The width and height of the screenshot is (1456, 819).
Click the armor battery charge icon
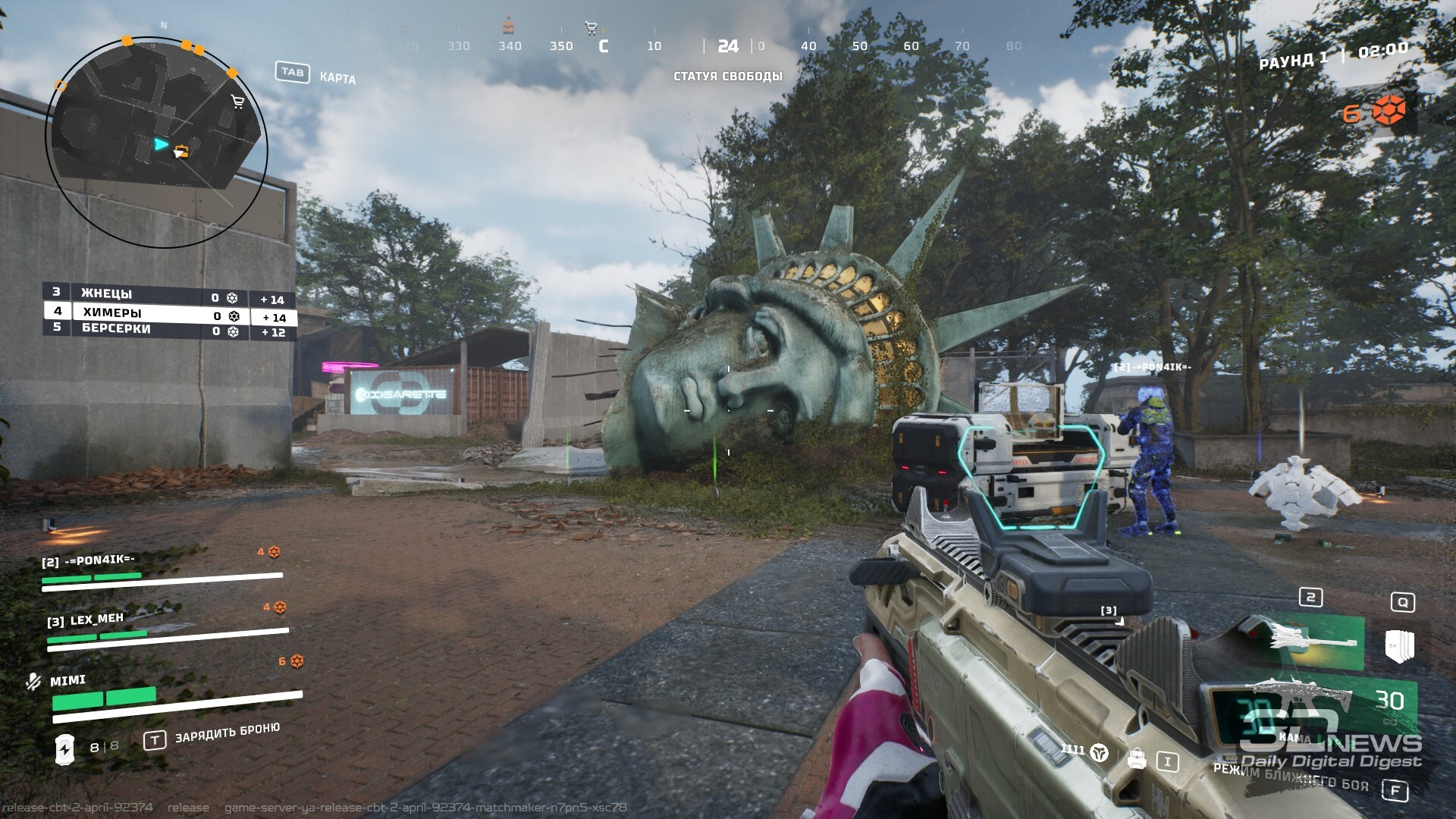click(65, 748)
